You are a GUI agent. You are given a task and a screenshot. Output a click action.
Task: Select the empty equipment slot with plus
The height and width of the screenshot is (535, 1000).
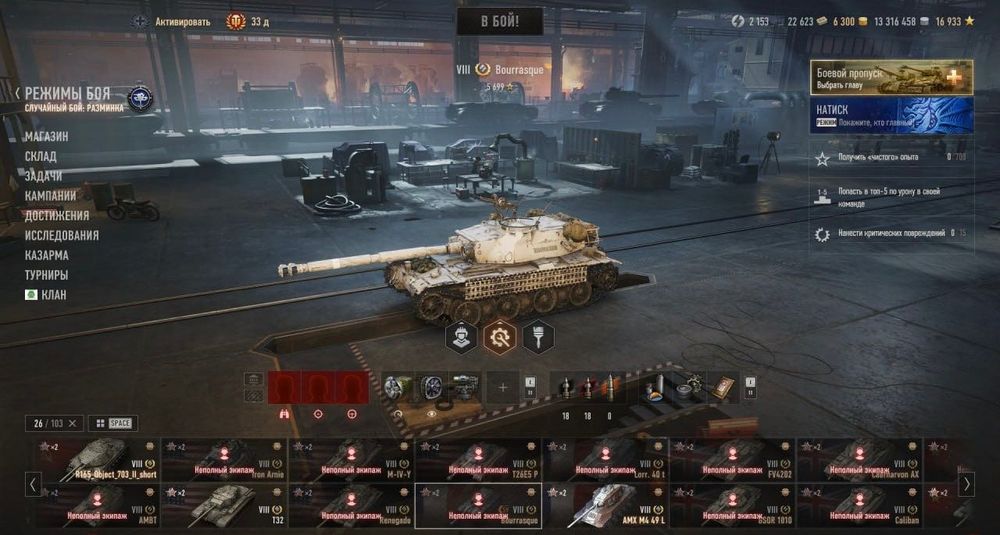[x=503, y=387]
